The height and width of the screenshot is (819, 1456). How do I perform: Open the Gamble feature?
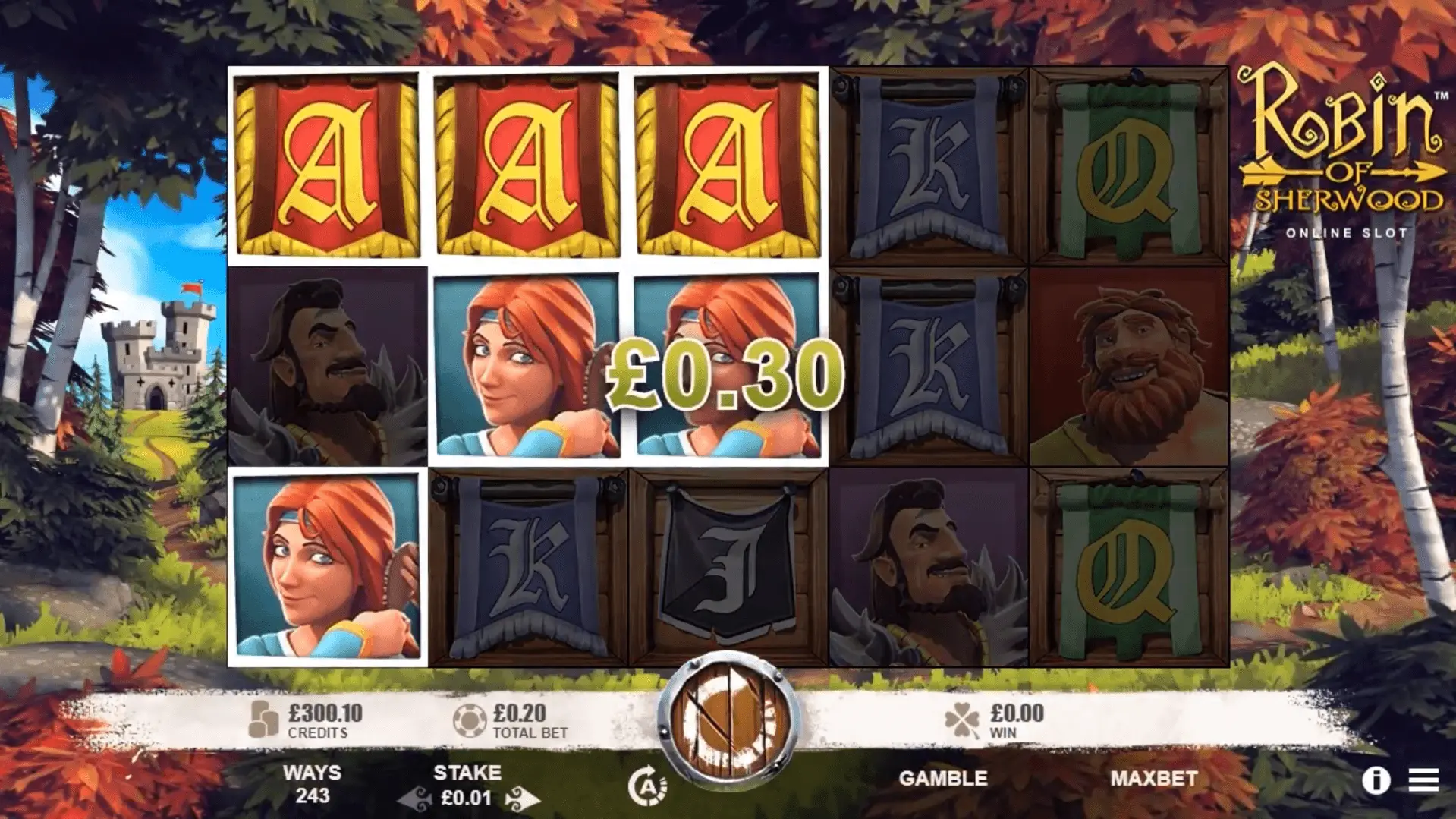[942, 778]
